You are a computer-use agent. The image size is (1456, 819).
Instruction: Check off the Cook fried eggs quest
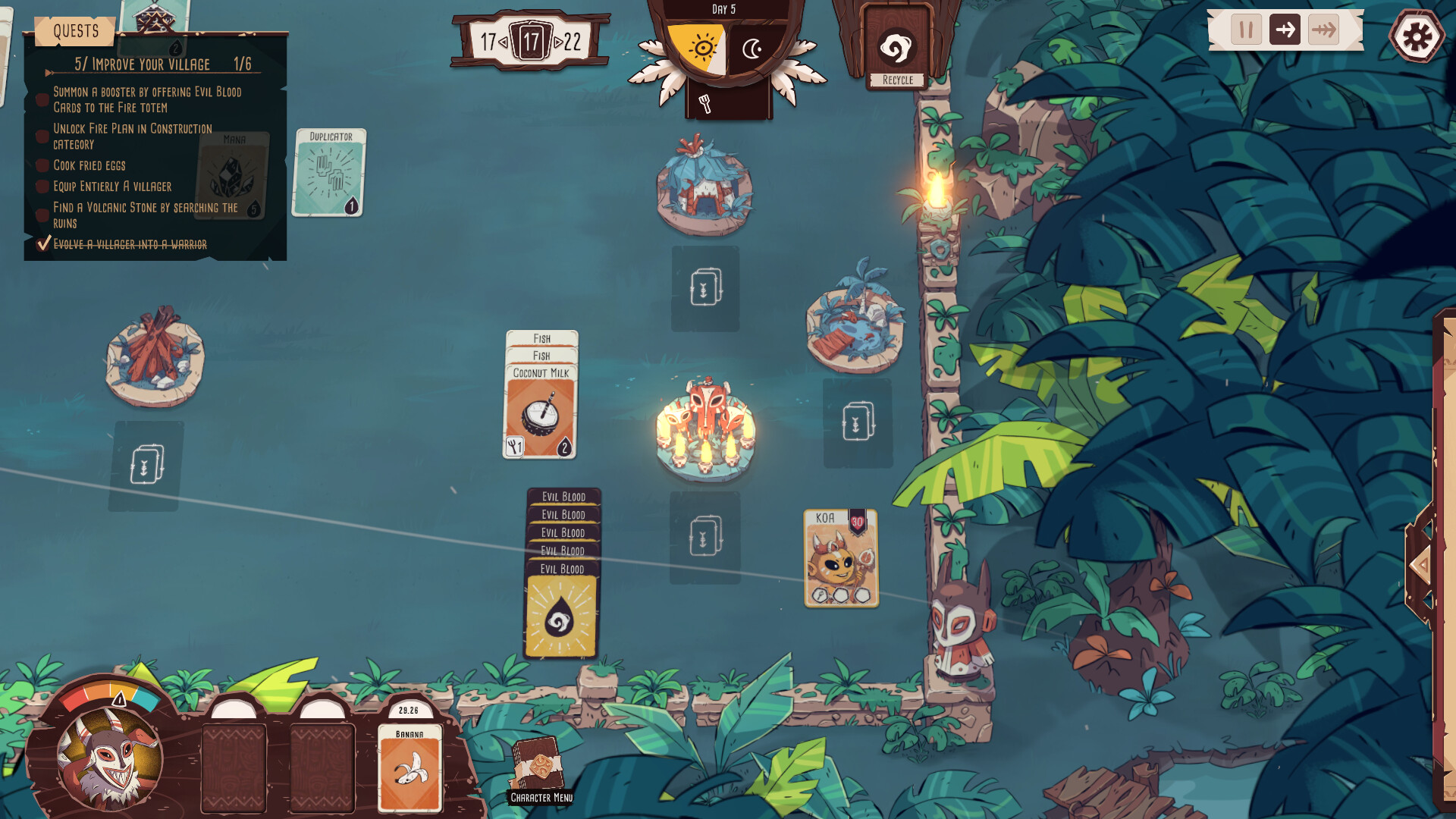click(42, 165)
